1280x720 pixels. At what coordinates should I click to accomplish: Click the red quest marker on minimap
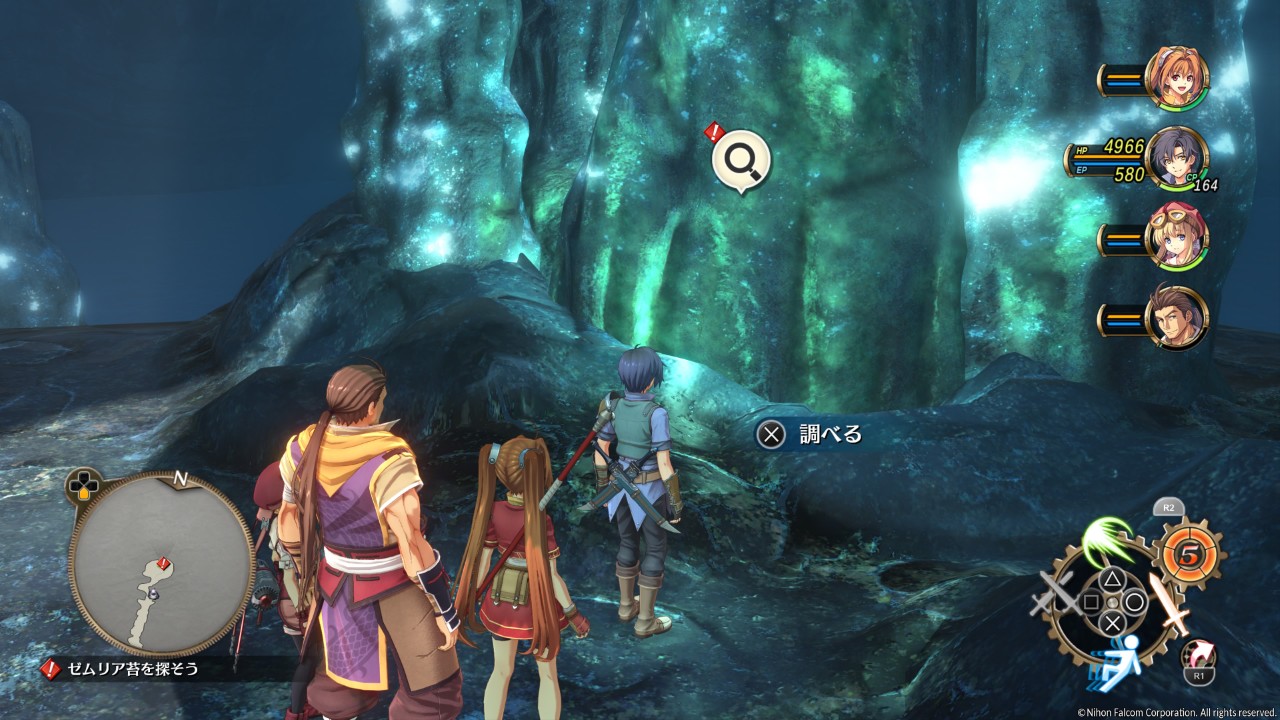pos(163,563)
